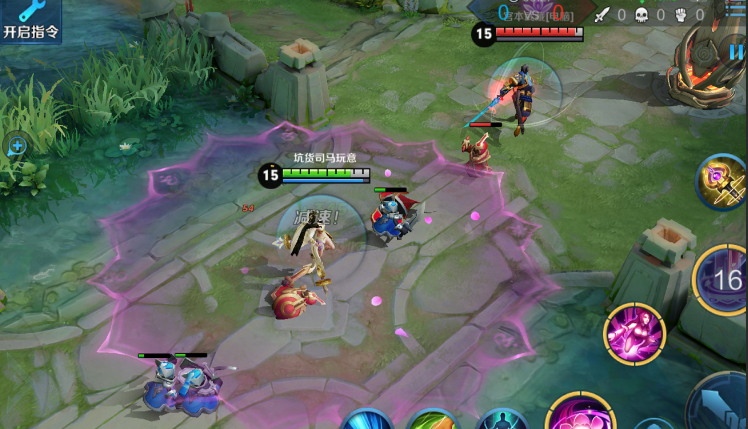Viewport: 748px width, 429px height.
Task: Tap the 开启指令 wrench button
Action: 31,20
